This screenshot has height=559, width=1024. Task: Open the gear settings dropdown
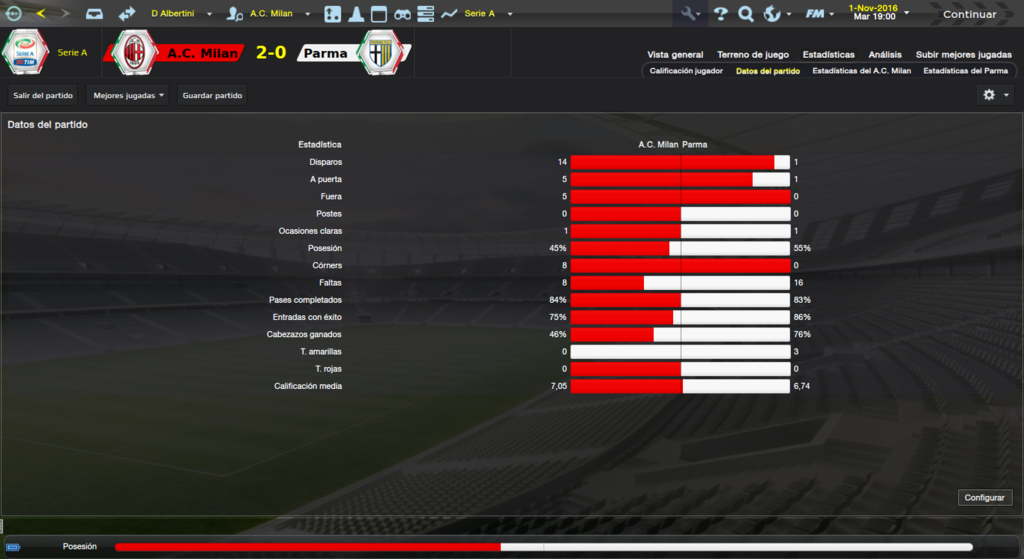coord(996,95)
